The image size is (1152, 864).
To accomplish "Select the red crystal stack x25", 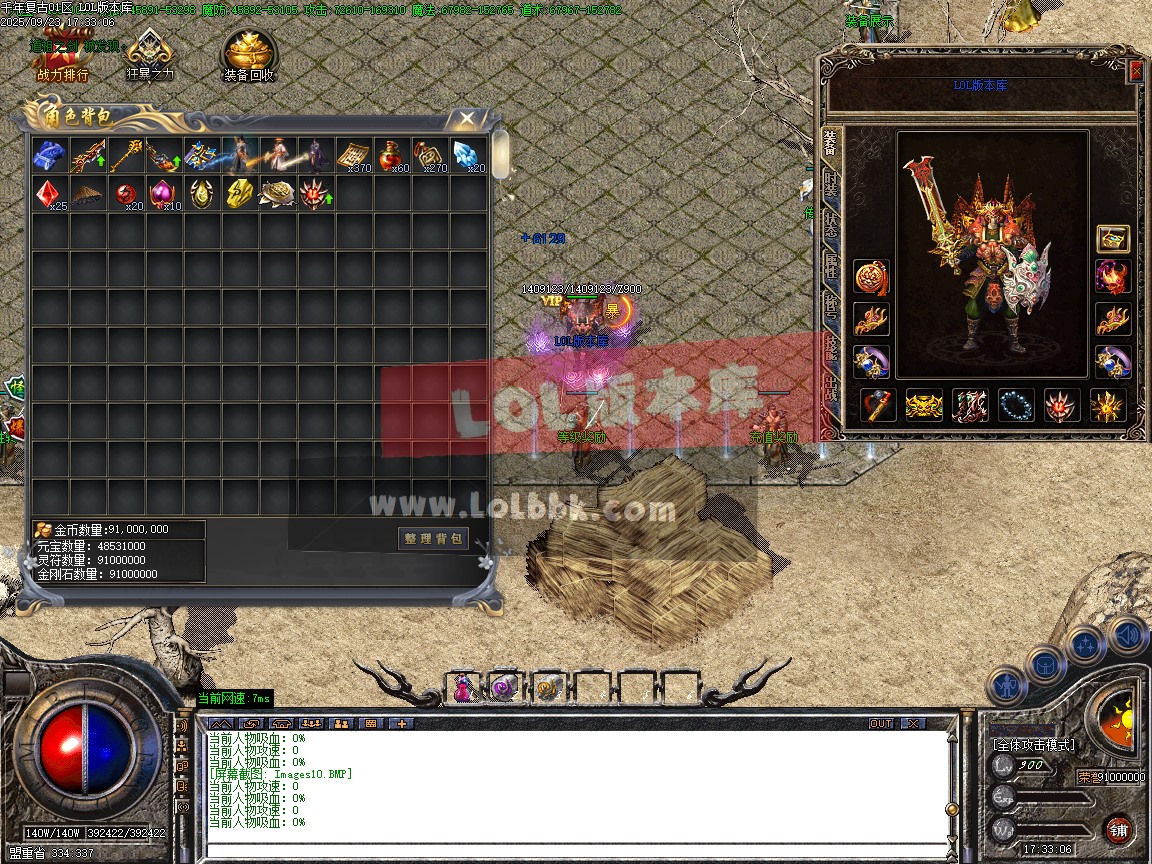I will tap(50, 193).
